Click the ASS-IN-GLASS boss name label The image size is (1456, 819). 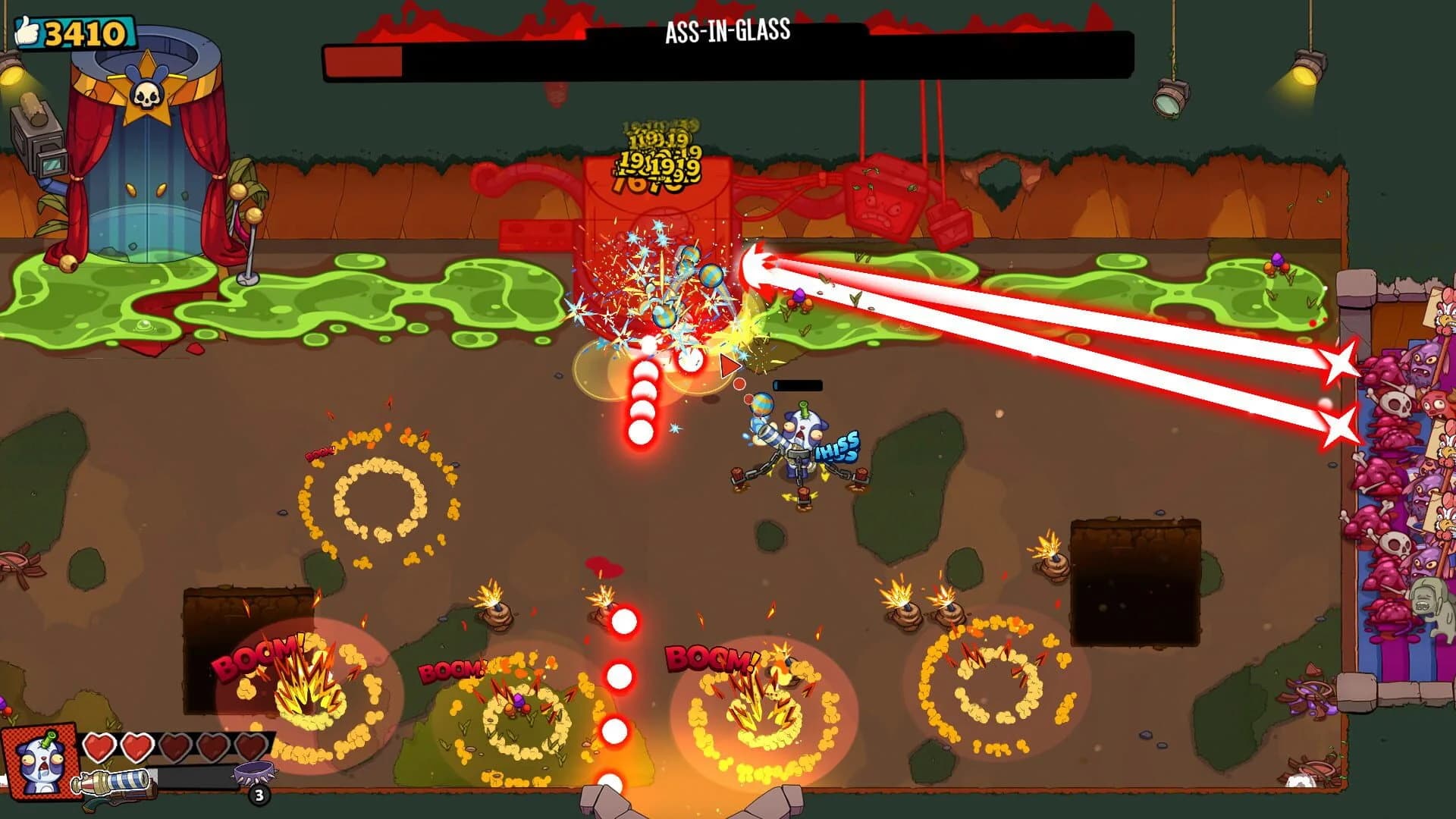point(724,32)
